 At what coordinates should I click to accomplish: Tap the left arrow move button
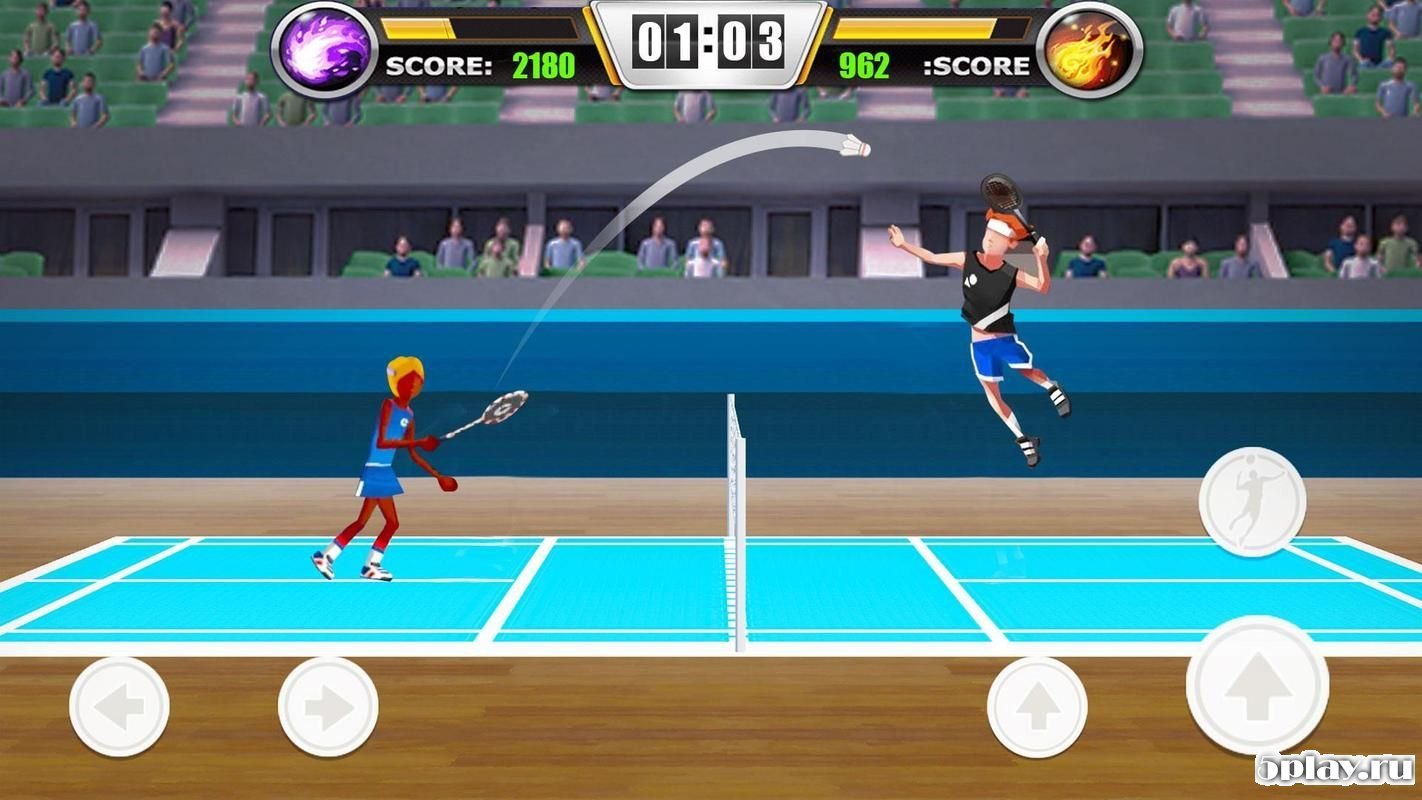[x=119, y=706]
